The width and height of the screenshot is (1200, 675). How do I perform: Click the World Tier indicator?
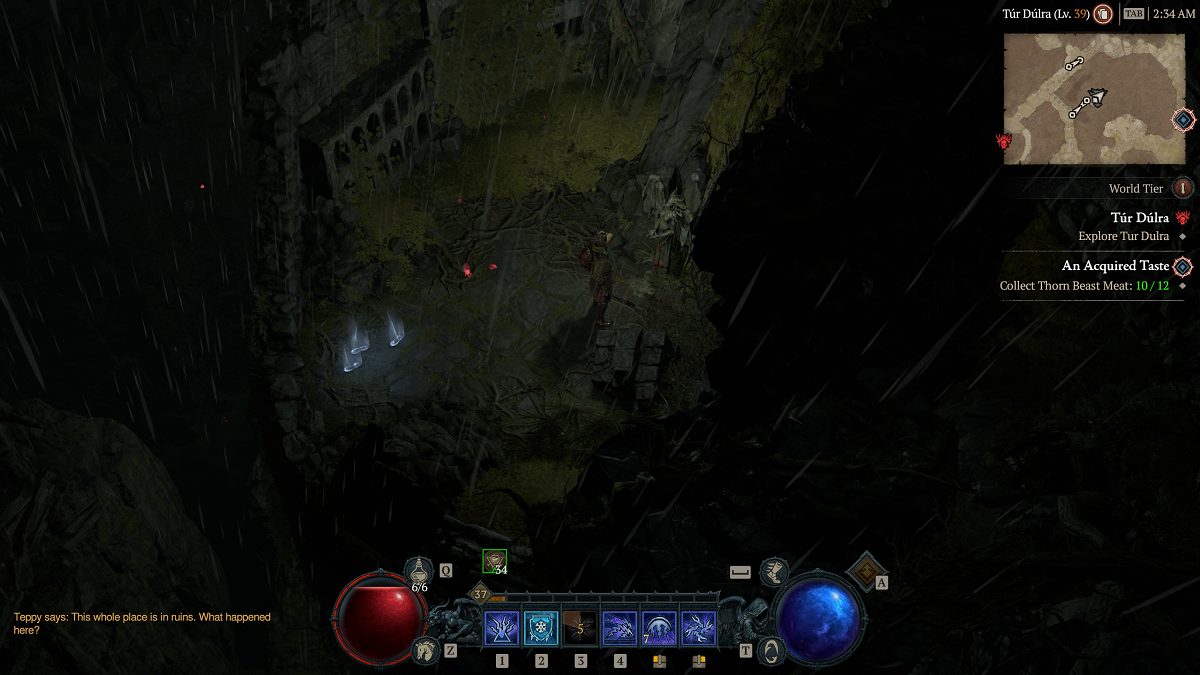click(x=1182, y=188)
